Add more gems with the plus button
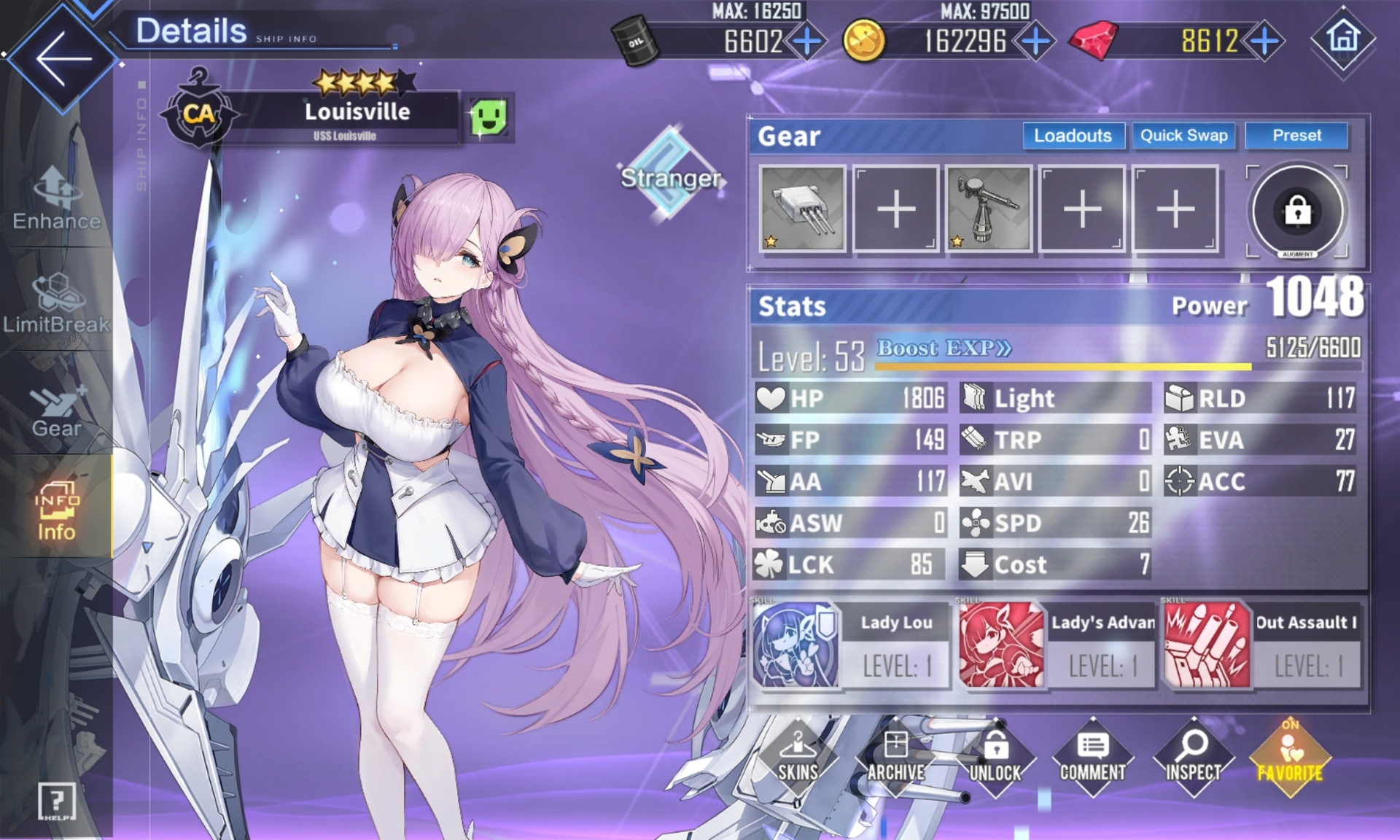The width and height of the screenshot is (1400, 840). (x=1265, y=41)
